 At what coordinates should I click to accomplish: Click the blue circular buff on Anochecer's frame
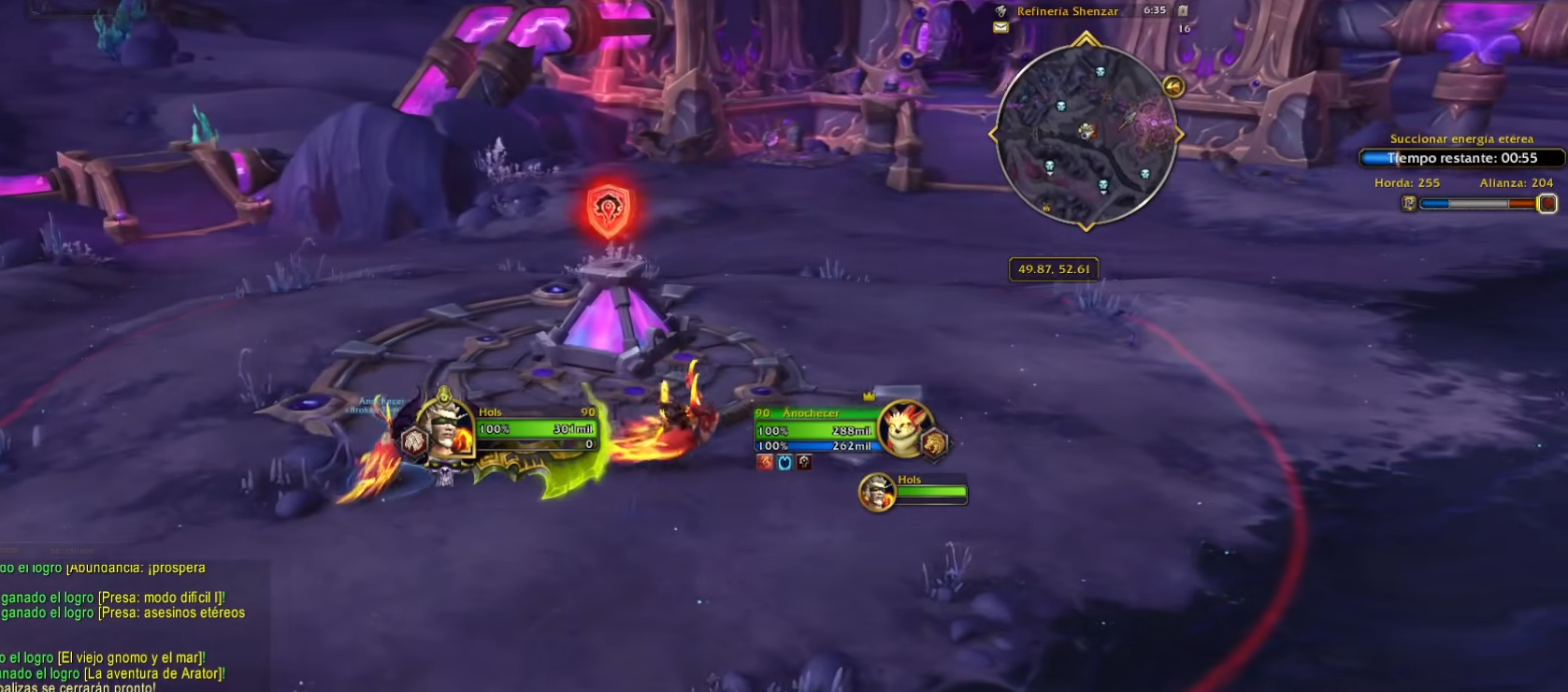coord(784,461)
